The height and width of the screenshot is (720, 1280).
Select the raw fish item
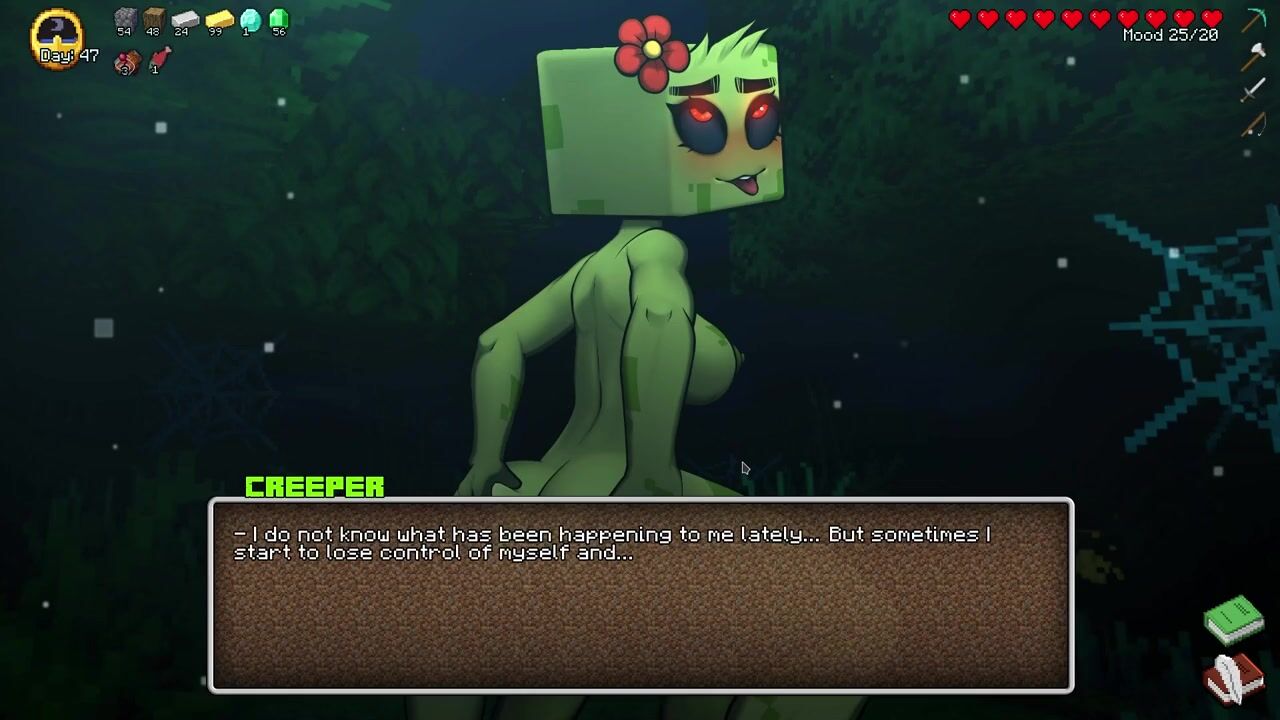tap(160, 59)
